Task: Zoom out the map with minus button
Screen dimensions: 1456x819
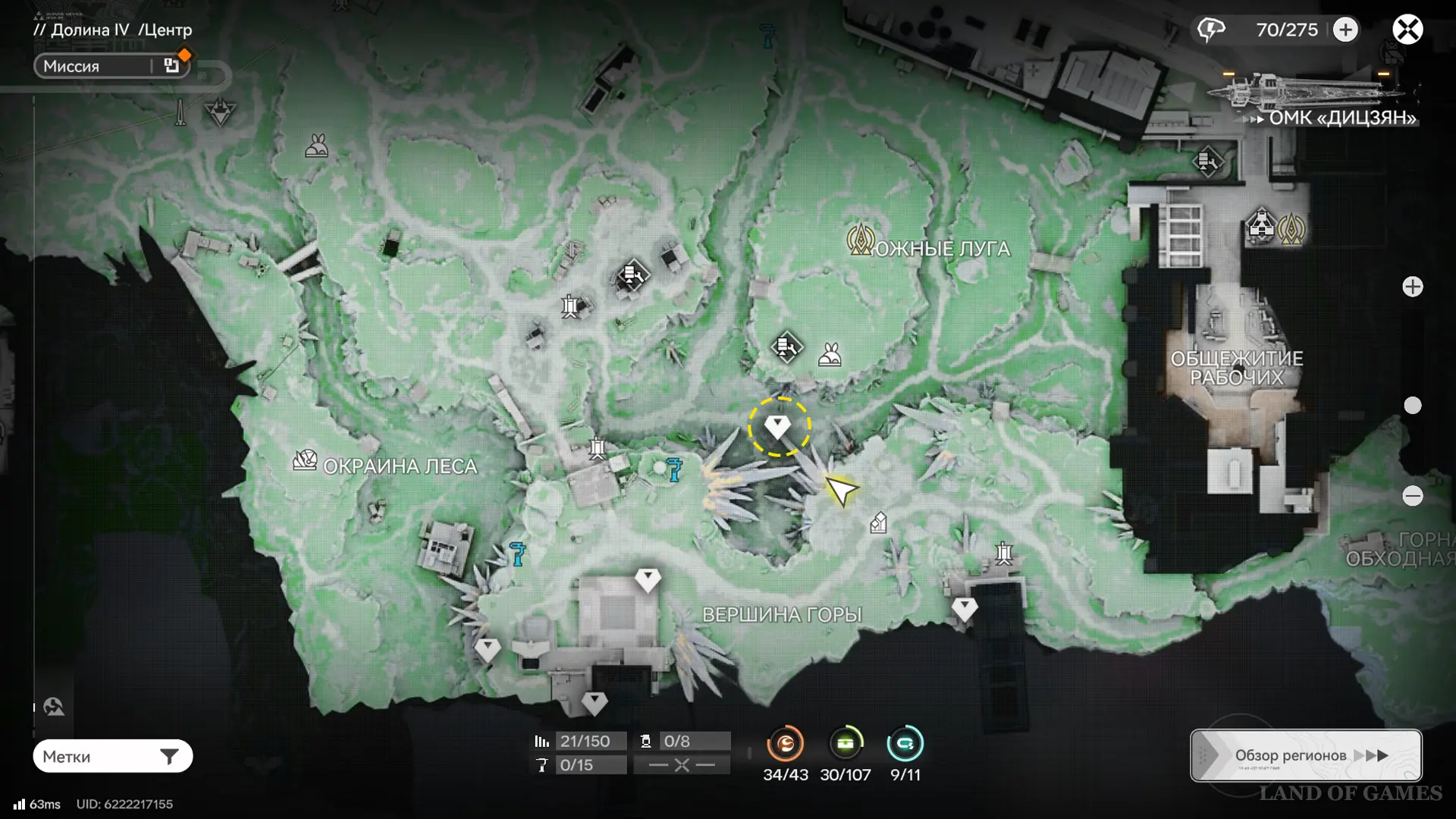Action: point(1412,496)
